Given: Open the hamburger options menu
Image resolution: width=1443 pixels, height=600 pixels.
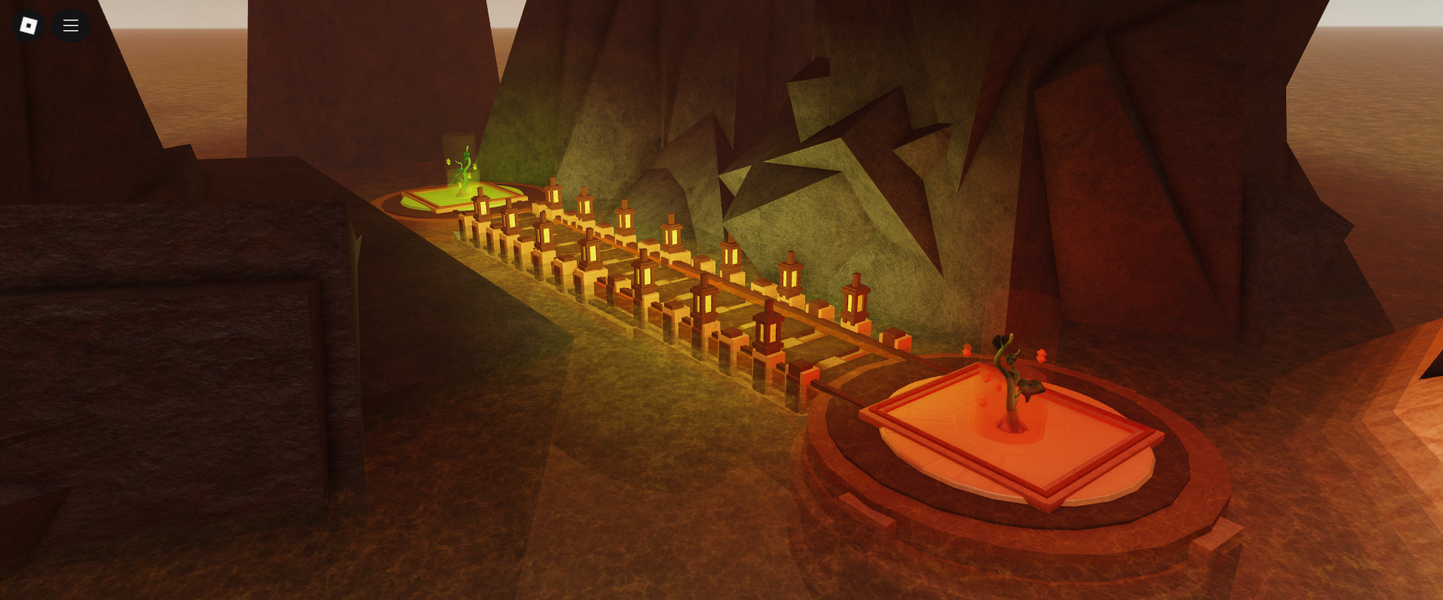Looking at the screenshot, I should (x=71, y=26).
